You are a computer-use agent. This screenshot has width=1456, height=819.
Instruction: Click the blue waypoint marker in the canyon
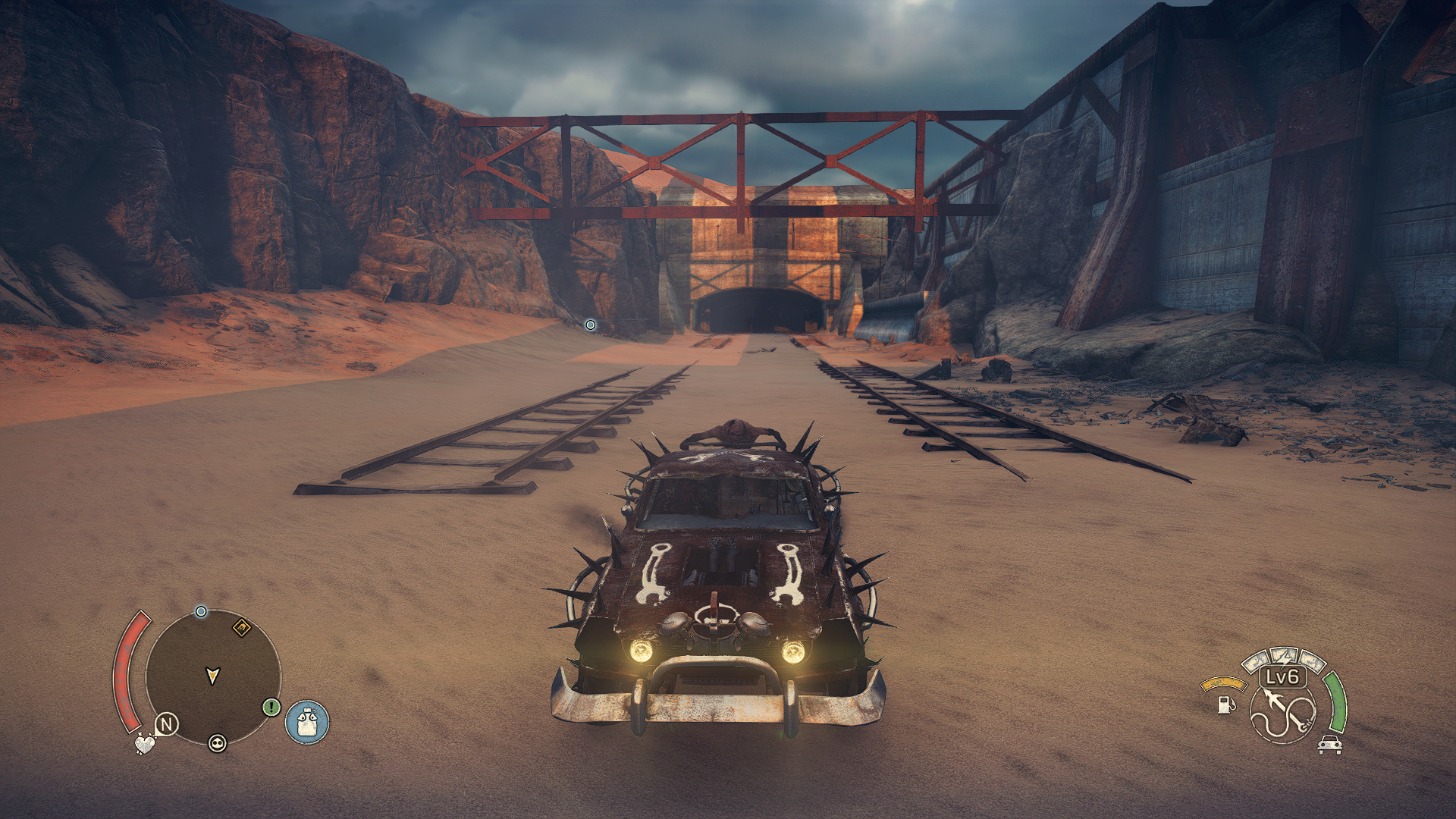coord(590,325)
